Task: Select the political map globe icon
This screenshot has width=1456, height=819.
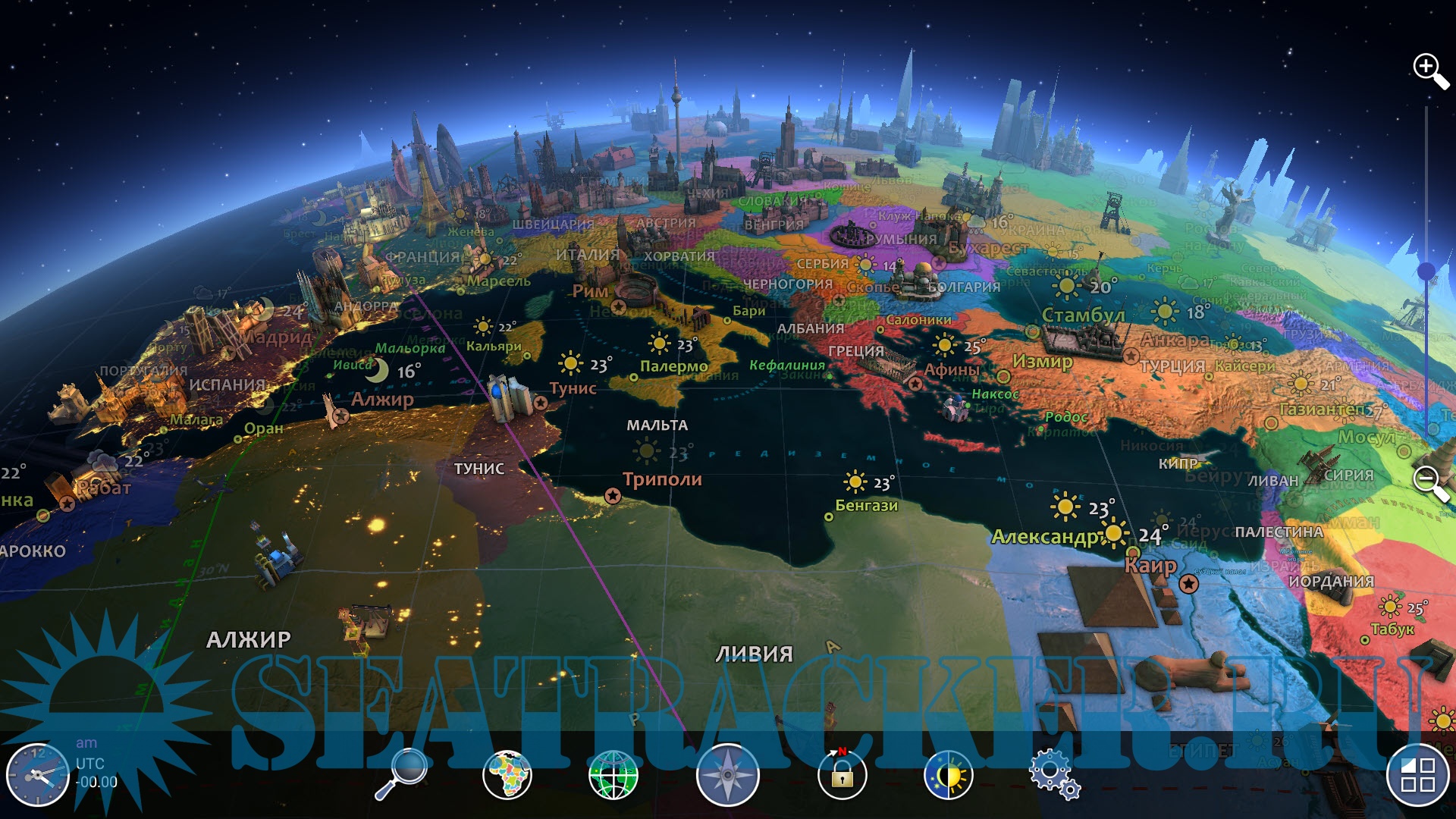Action: pos(507,774)
